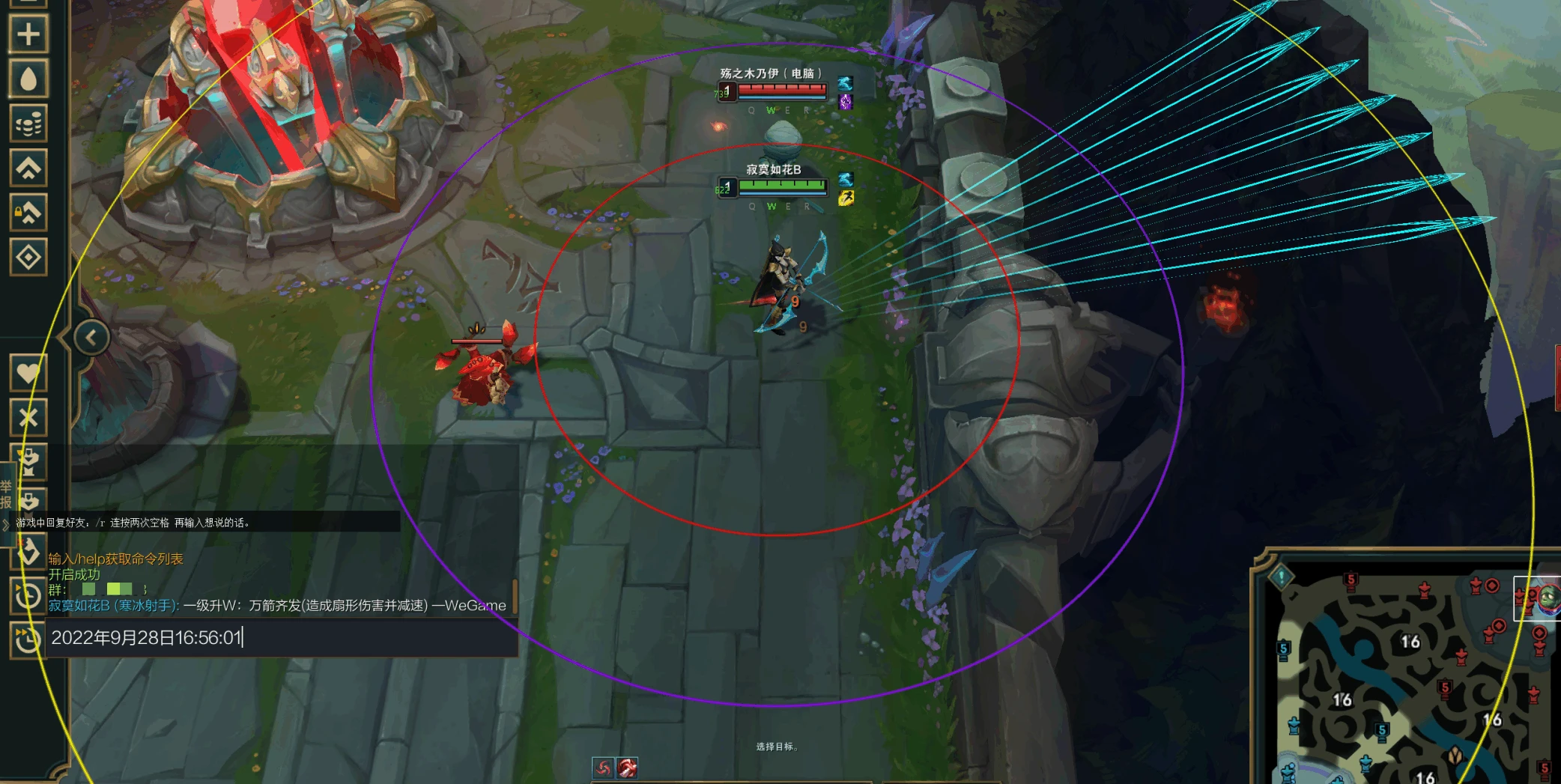Click the X icon button in the sidebar
1561x784 pixels.
click(x=28, y=417)
